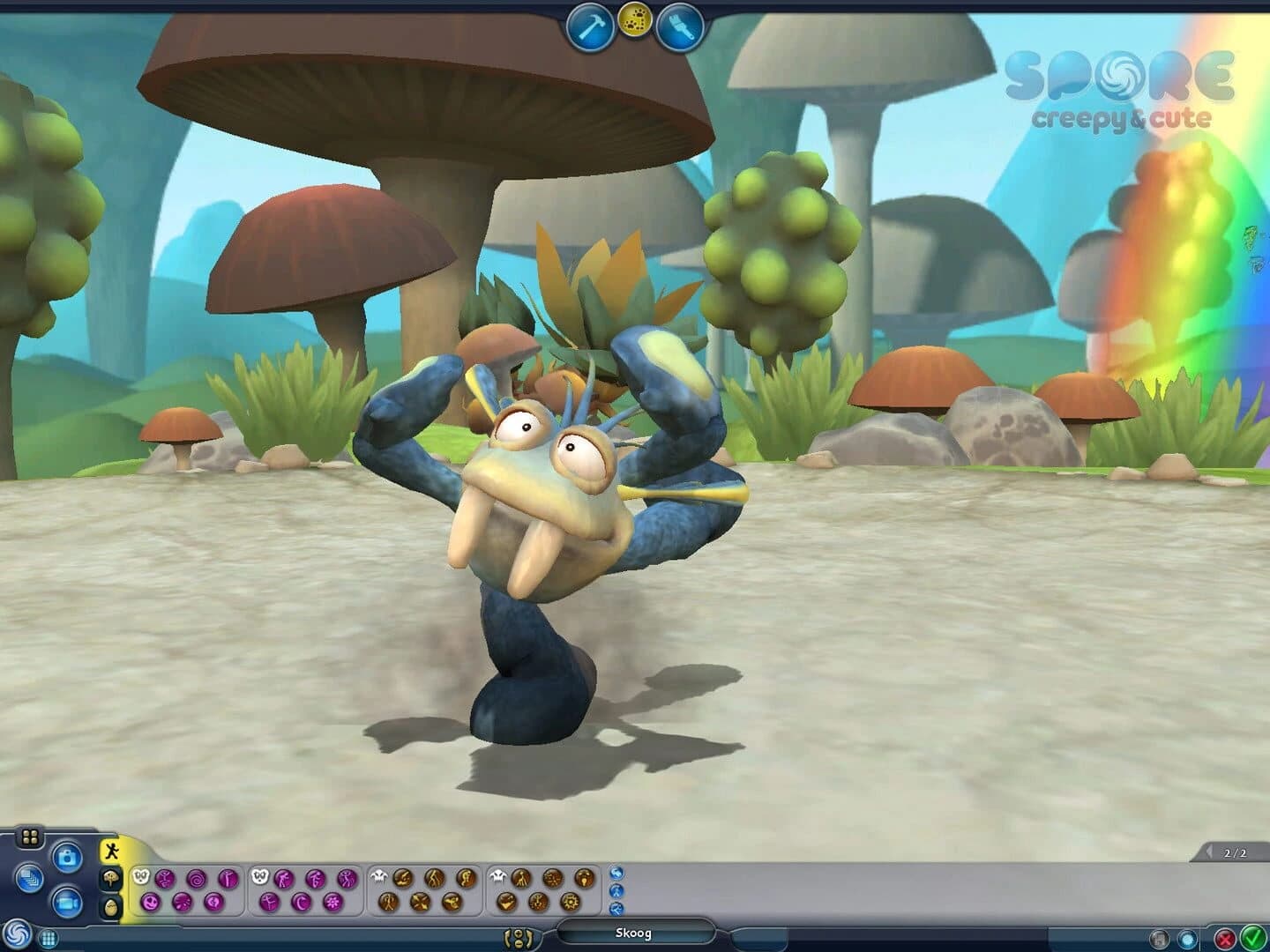Toggle the mushroom environment background icon
The image size is (1270, 952).
tap(111, 879)
